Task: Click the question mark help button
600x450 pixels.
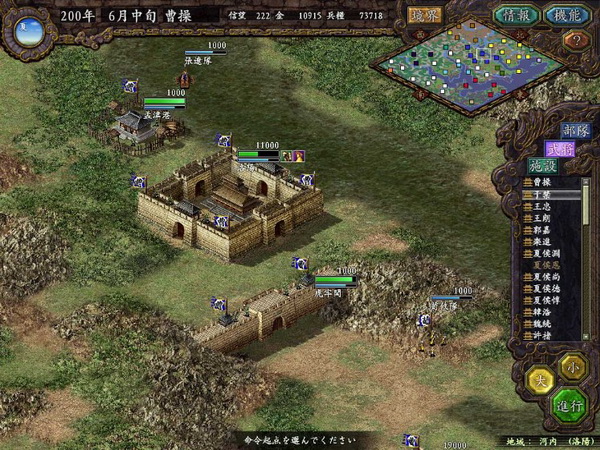Action: [574, 41]
